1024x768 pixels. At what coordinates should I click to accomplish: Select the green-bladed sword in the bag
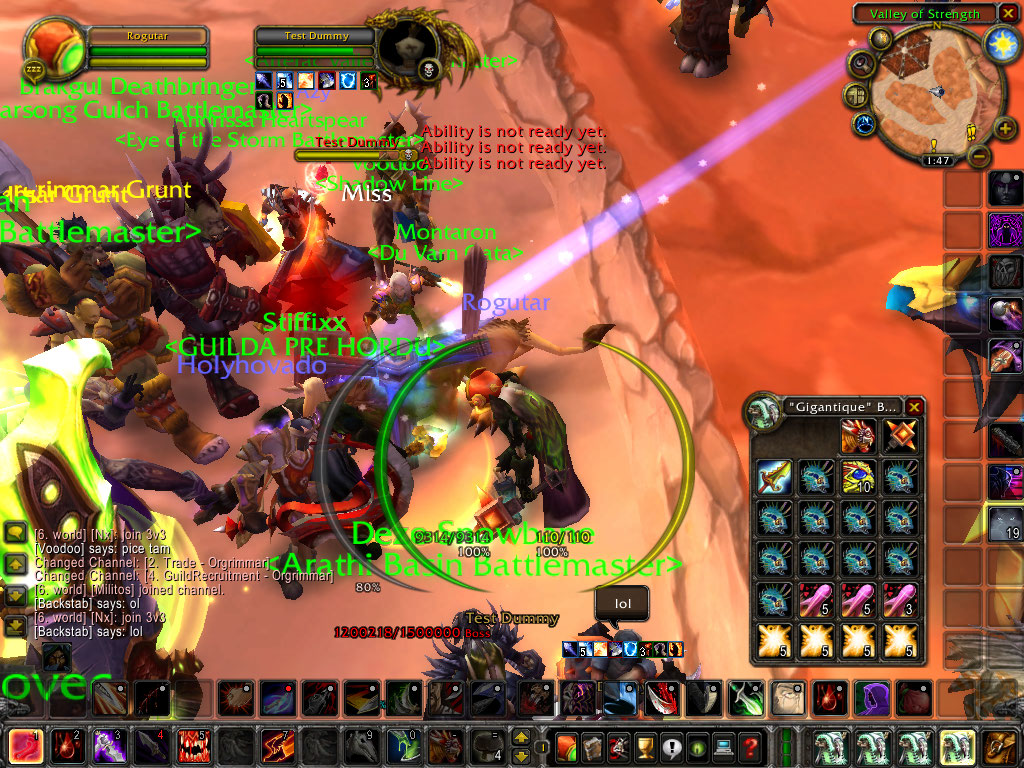point(775,478)
